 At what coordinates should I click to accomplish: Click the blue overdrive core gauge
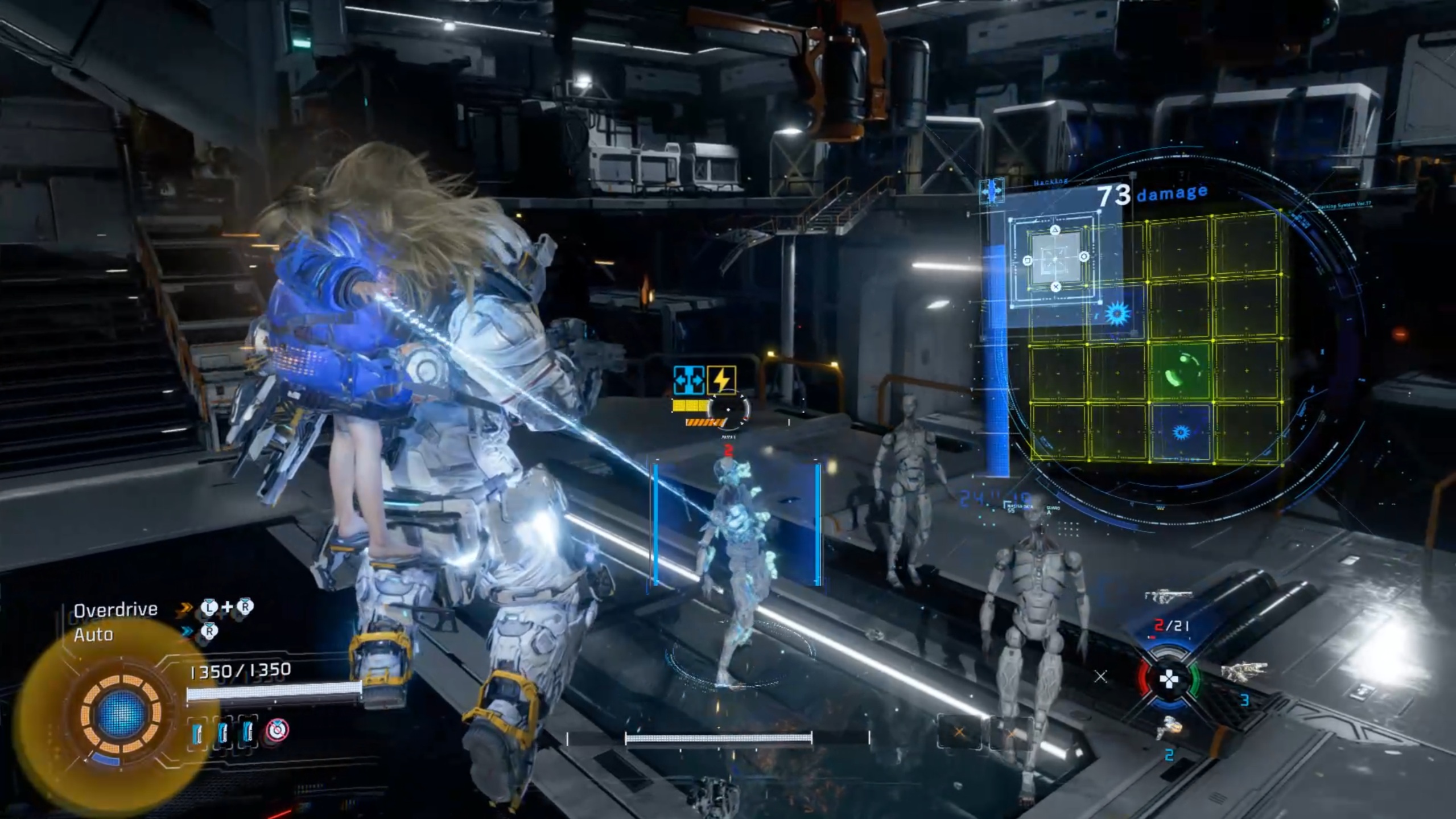(121, 713)
